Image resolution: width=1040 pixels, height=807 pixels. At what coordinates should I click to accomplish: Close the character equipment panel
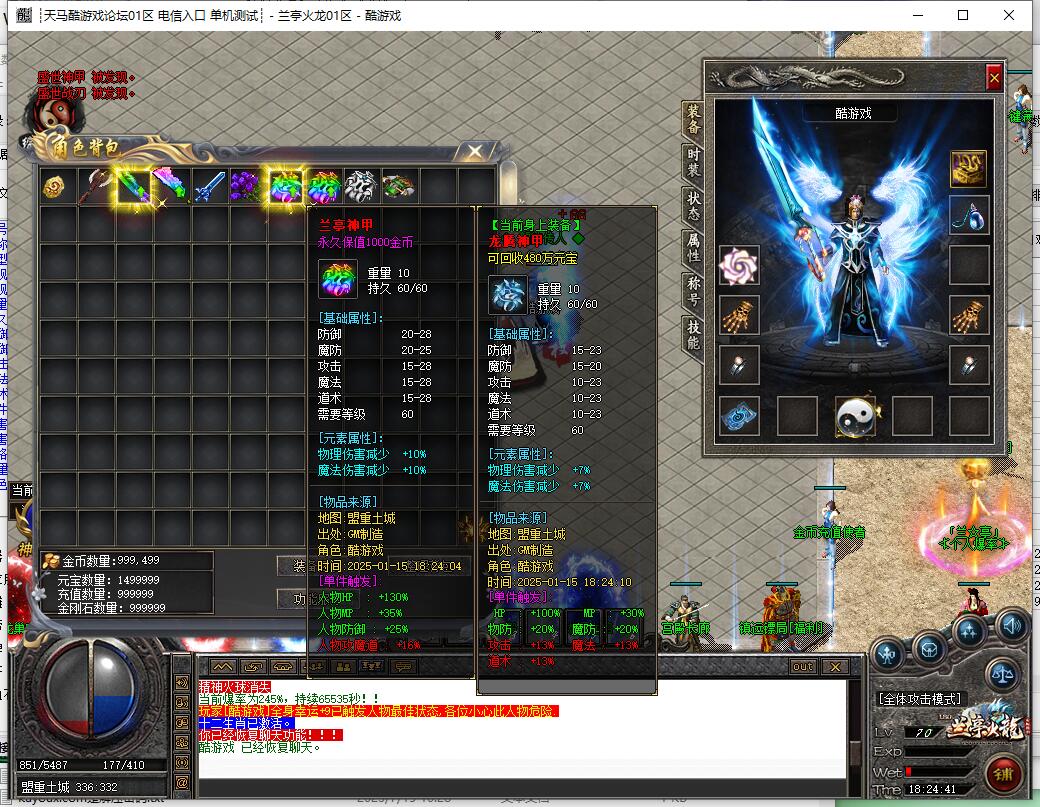pos(993,77)
